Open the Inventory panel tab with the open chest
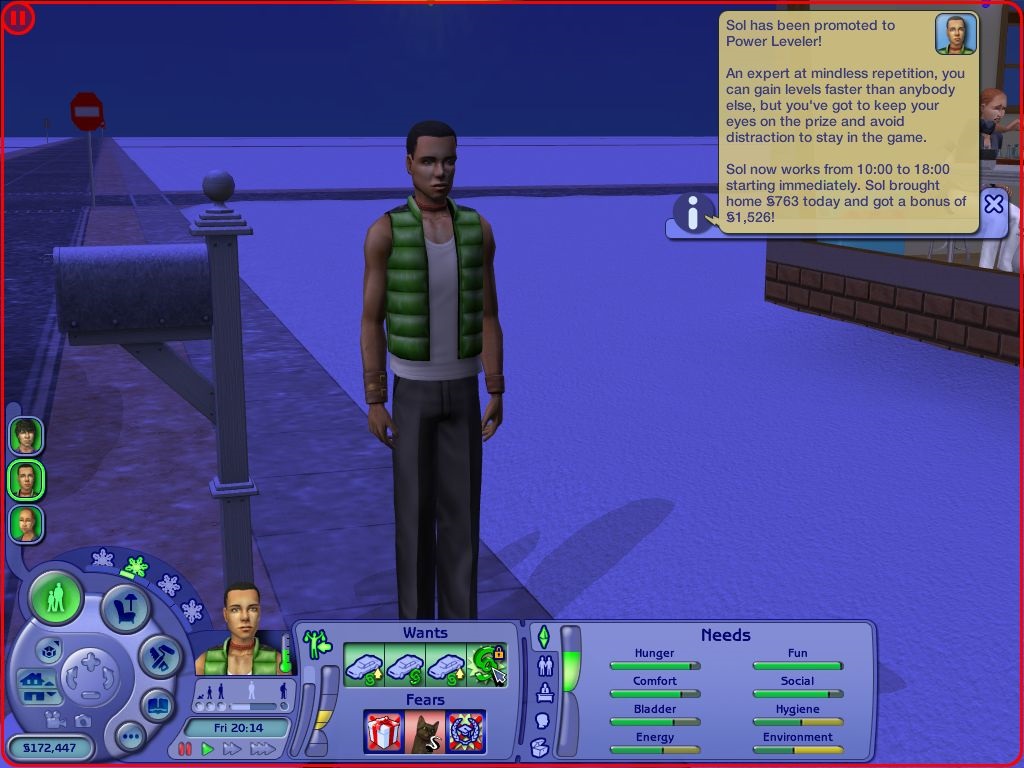This screenshot has width=1024, height=768. point(540,746)
